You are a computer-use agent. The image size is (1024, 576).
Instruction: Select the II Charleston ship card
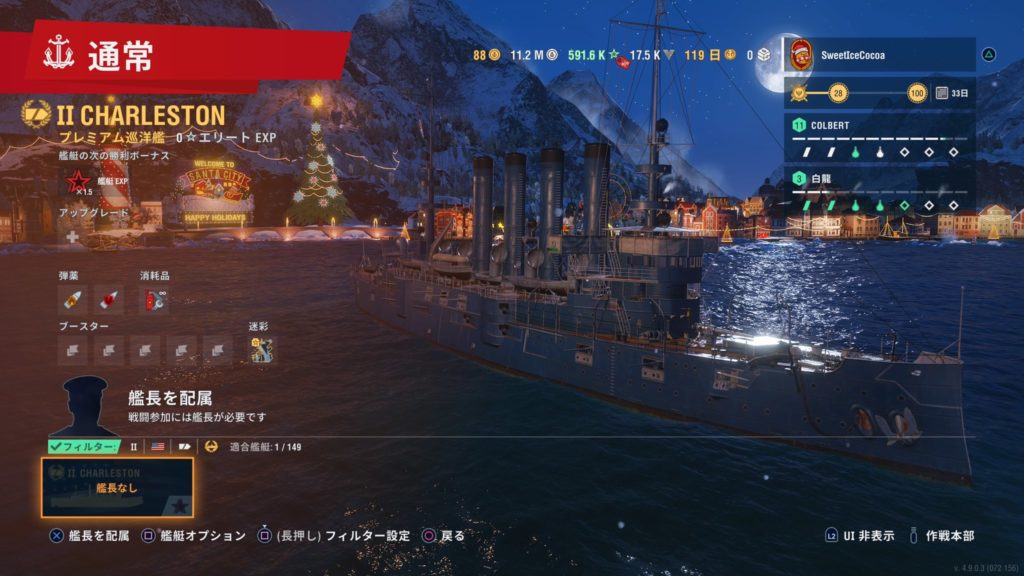point(117,487)
